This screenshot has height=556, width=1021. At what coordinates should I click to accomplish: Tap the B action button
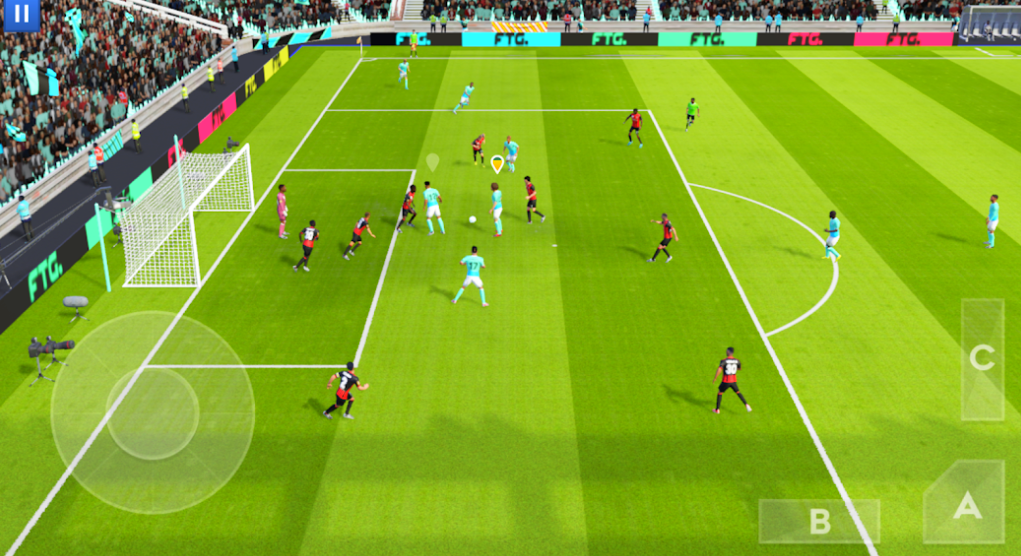(819, 521)
